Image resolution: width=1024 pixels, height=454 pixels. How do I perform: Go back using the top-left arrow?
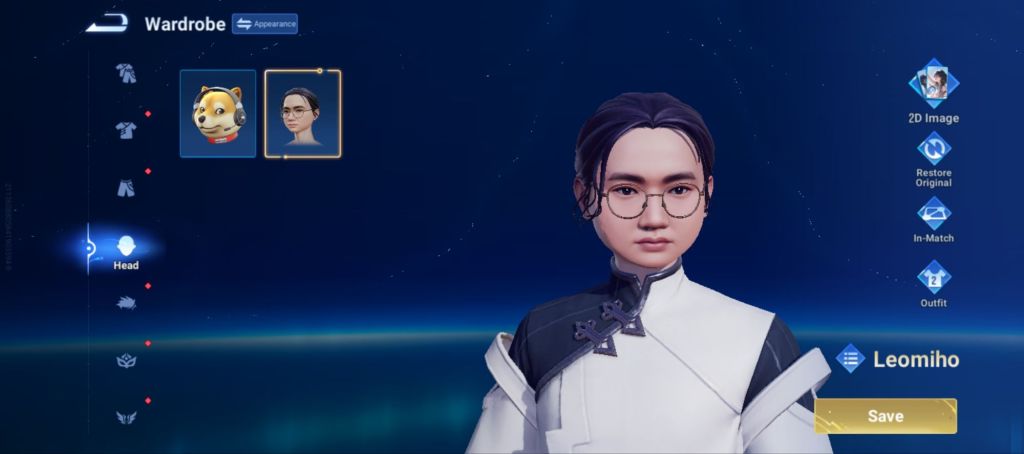[105, 24]
